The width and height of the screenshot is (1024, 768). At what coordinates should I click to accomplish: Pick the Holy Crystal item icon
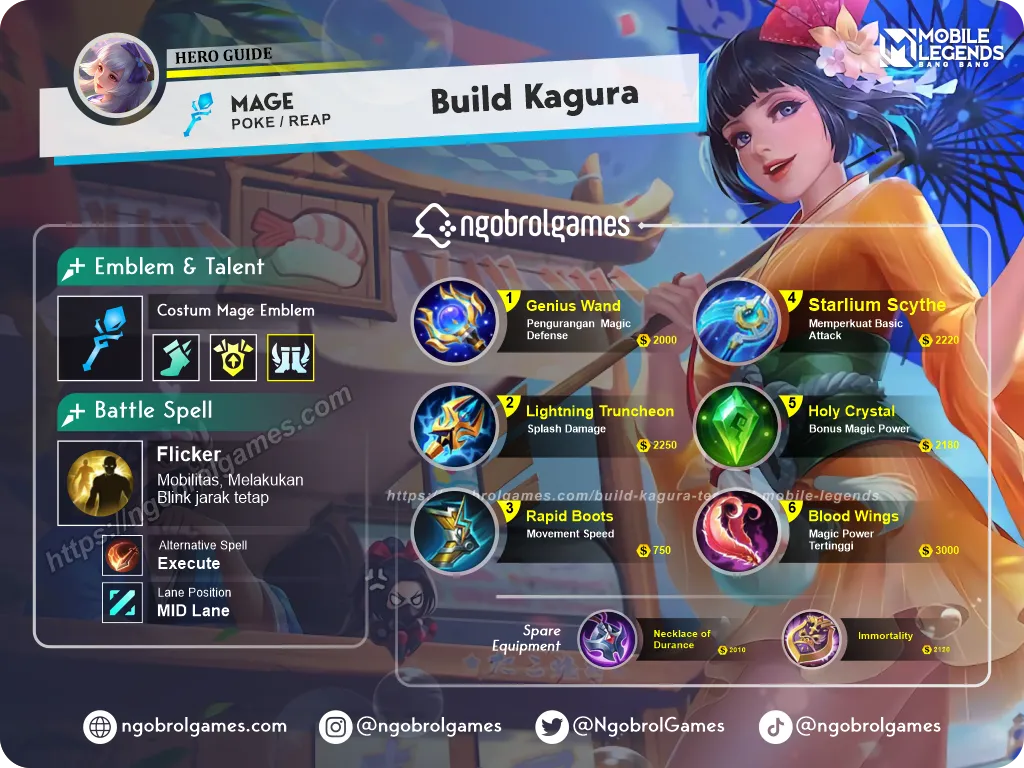pos(736,427)
